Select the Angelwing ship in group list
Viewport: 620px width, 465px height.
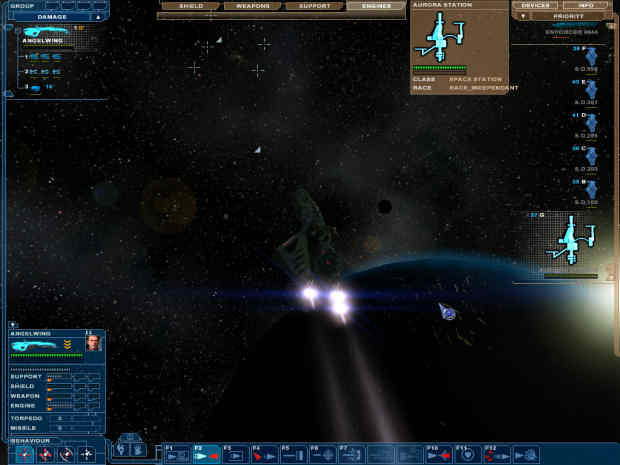coord(45,35)
